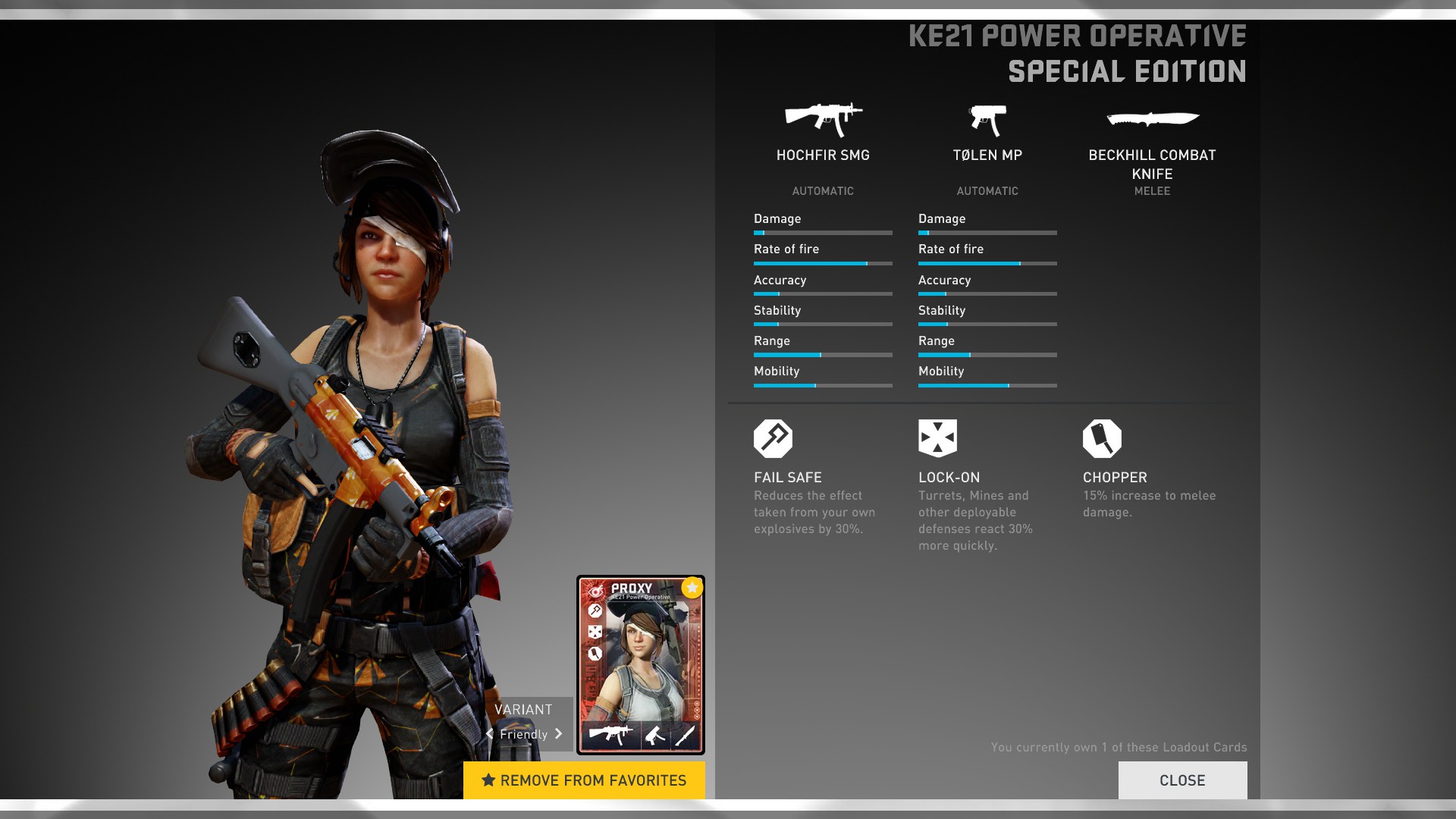Select the Lock-On perk icon

[x=937, y=438]
